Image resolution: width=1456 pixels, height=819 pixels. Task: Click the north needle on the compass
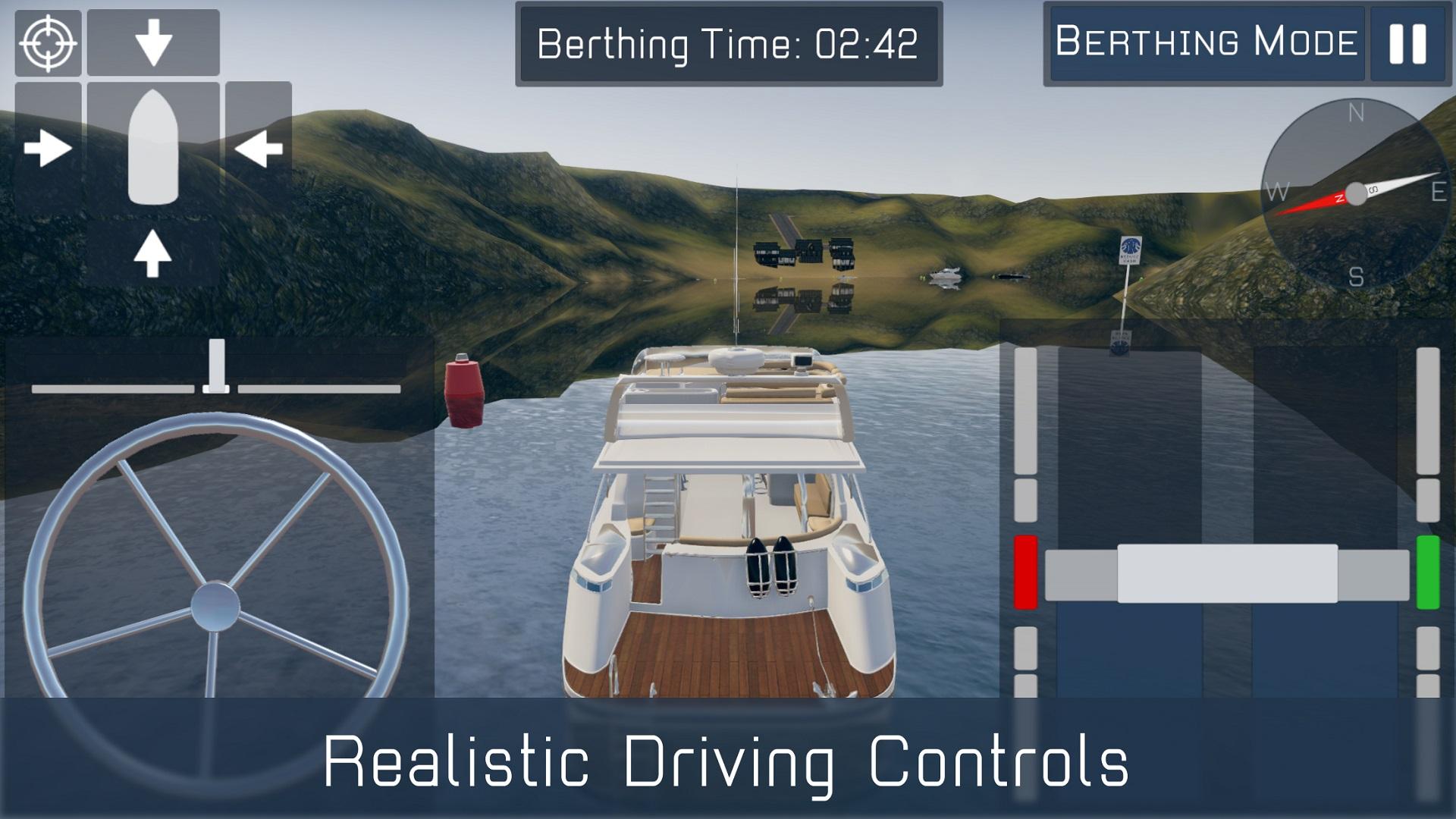[1319, 205]
